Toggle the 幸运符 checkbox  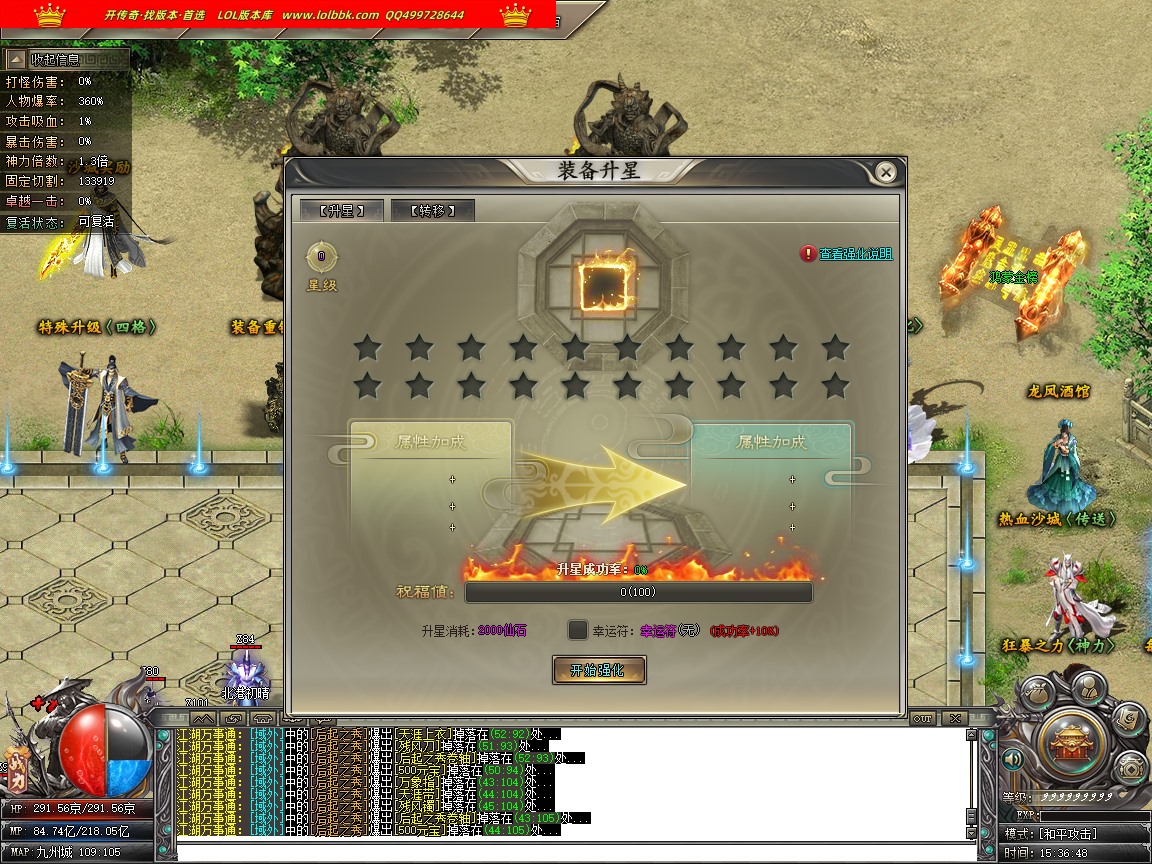pos(578,630)
